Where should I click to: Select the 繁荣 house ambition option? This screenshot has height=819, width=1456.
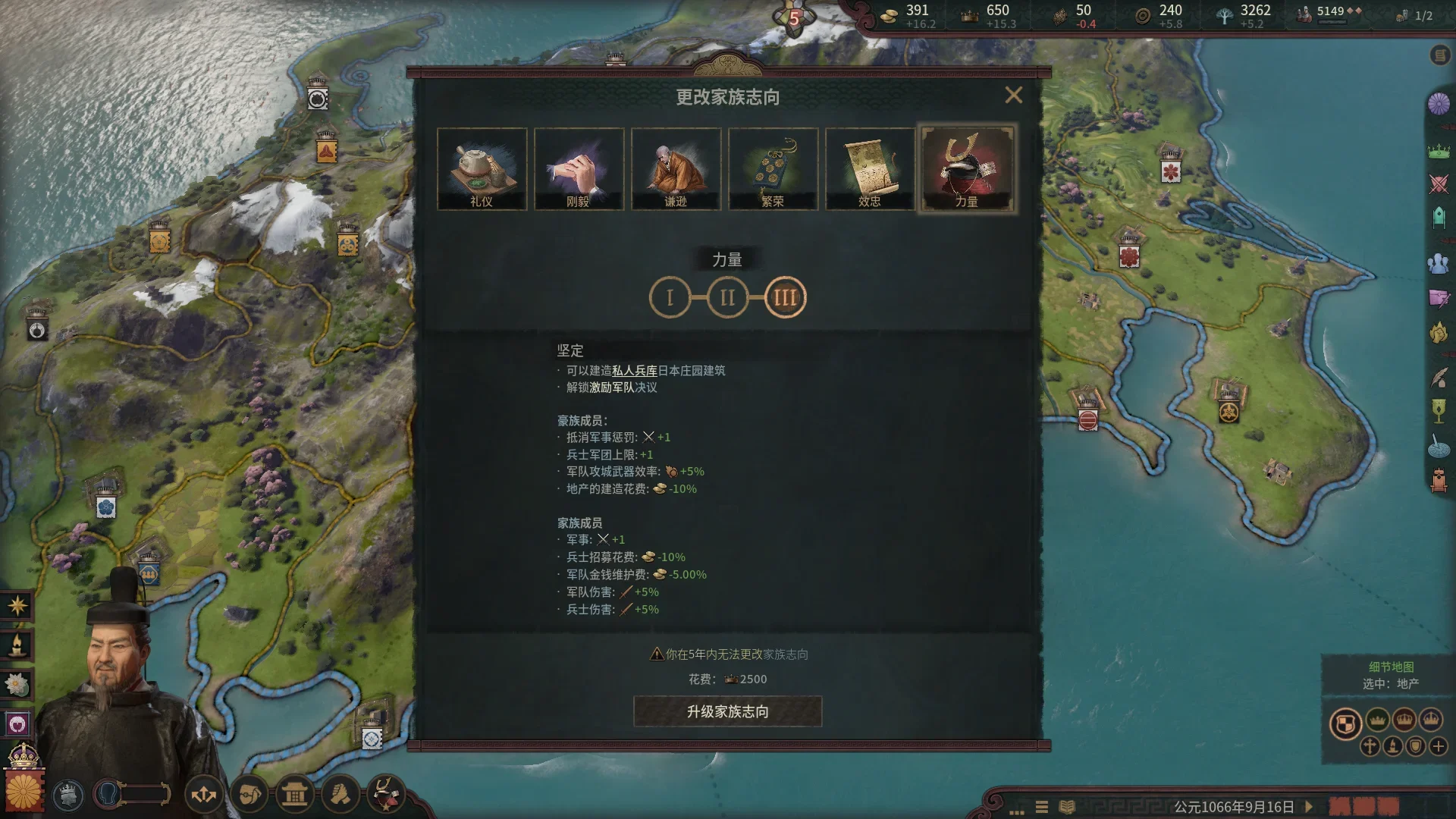(x=773, y=168)
